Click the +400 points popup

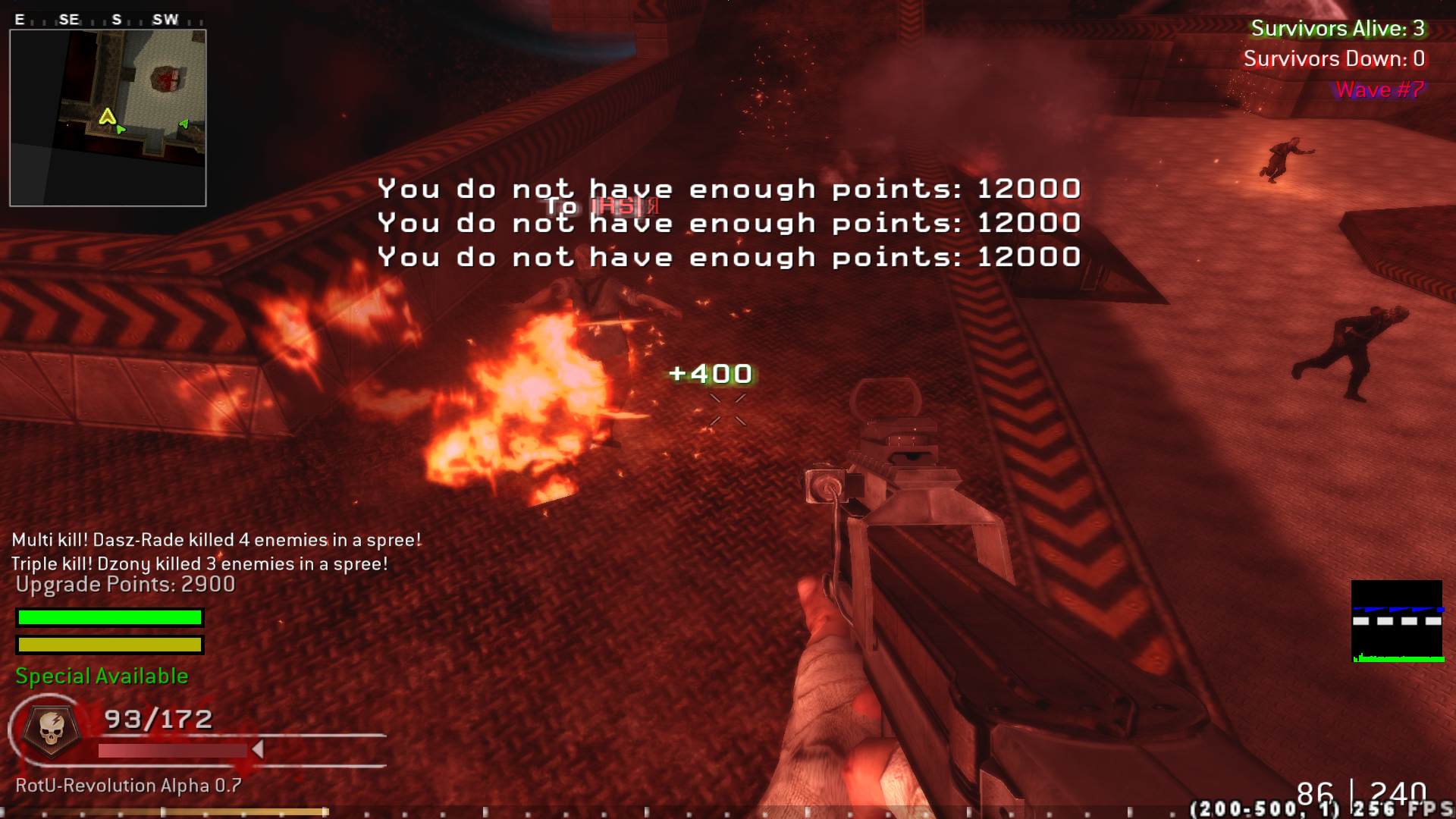point(710,373)
